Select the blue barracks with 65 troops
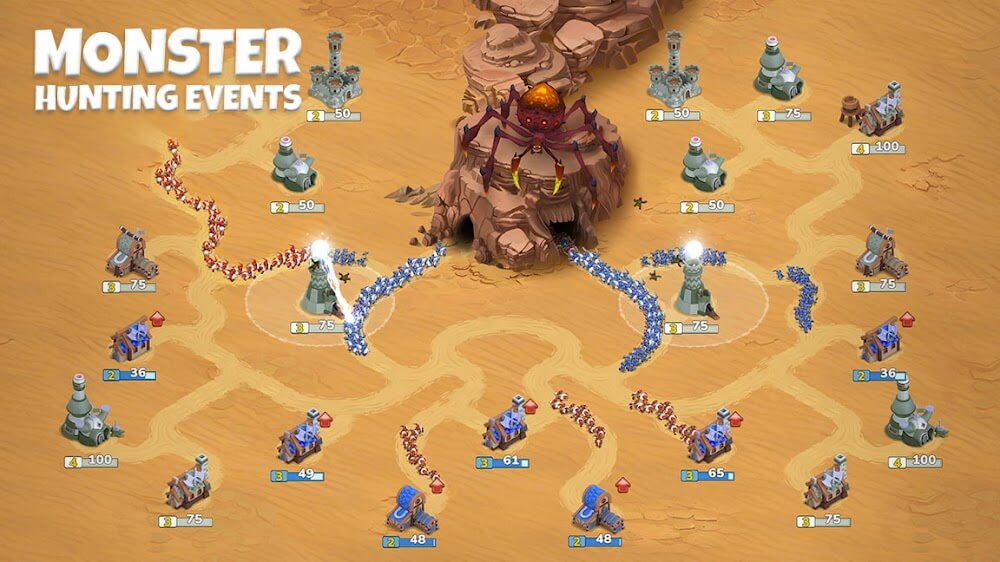Image resolution: width=1000 pixels, height=562 pixels. [711, 437]
